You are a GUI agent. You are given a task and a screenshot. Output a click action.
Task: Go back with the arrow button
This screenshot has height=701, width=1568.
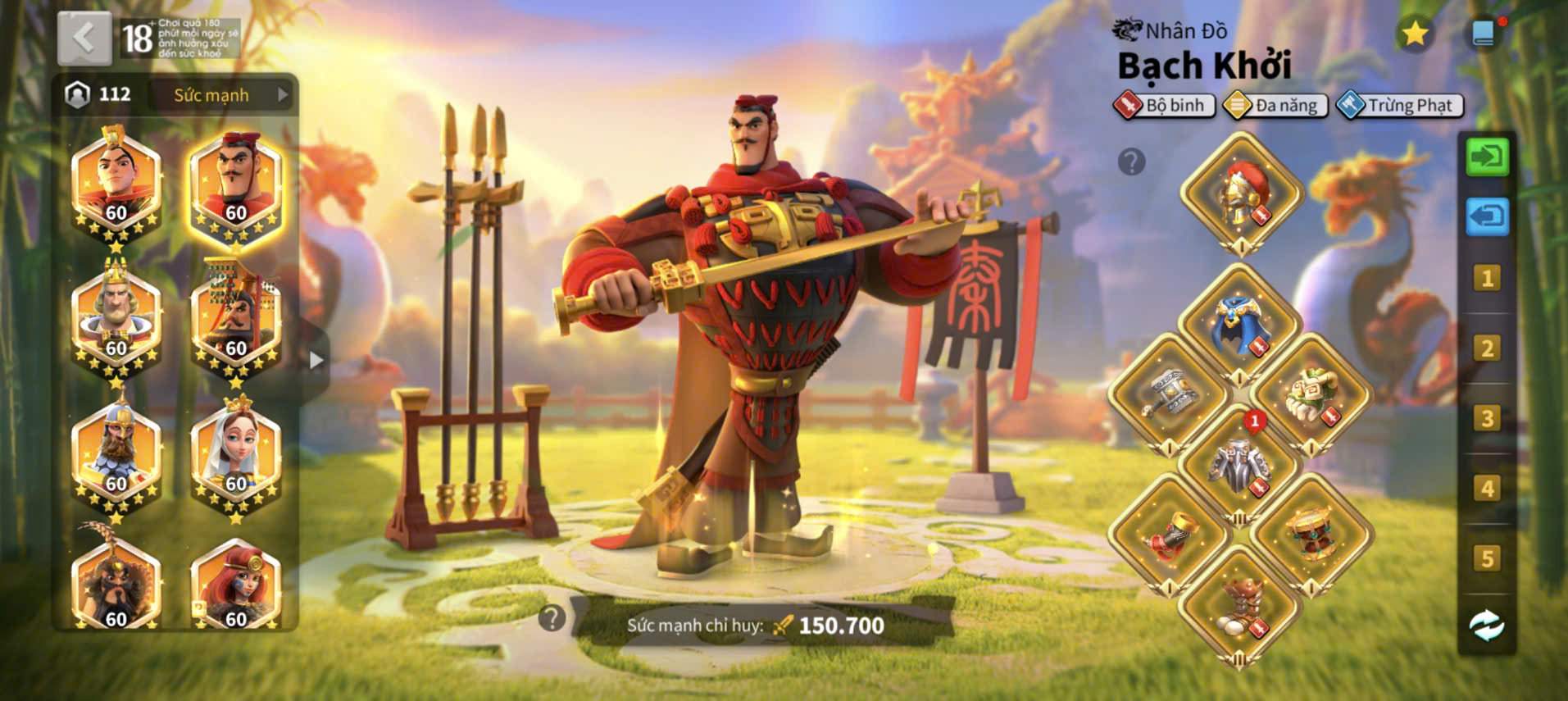click(x=84, y=38)
